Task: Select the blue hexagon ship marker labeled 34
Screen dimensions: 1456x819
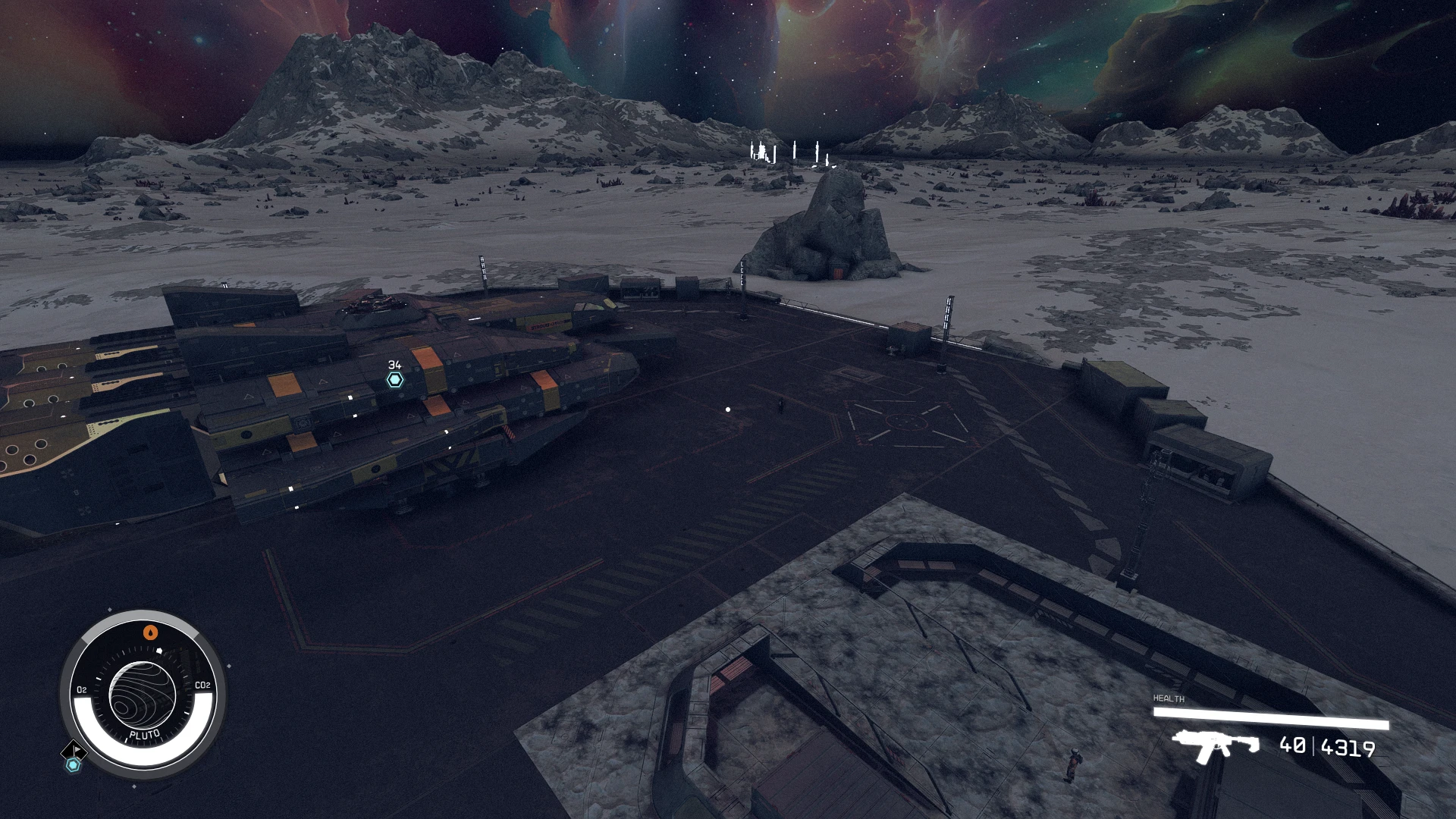Action: click(x=395, y=380)
